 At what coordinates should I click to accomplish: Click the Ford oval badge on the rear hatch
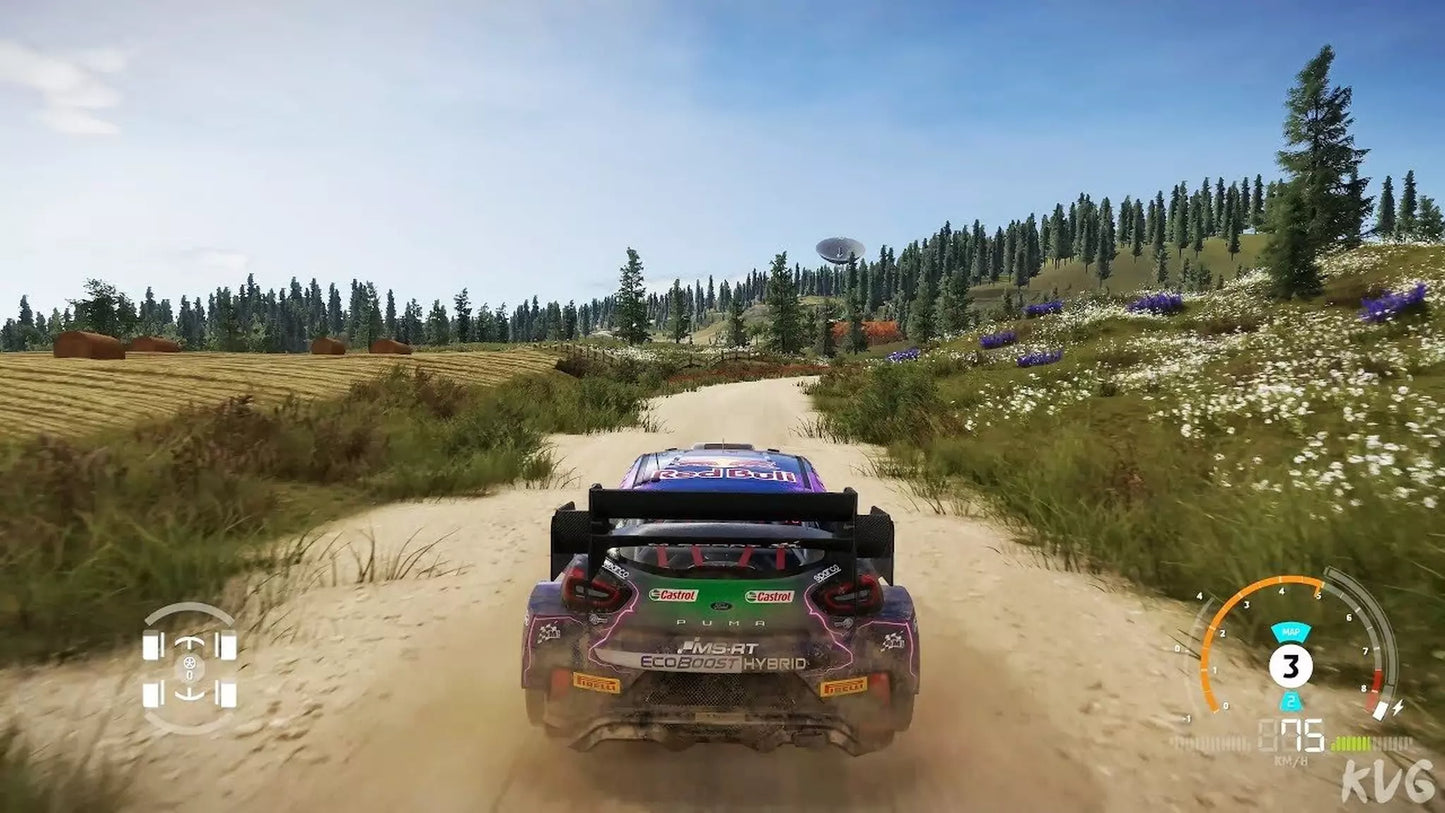point(720,605)
